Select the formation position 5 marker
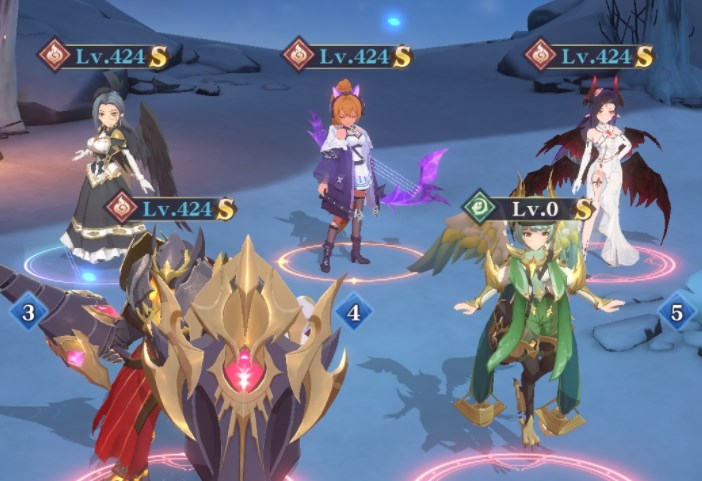702x481 pixels. 677,313
